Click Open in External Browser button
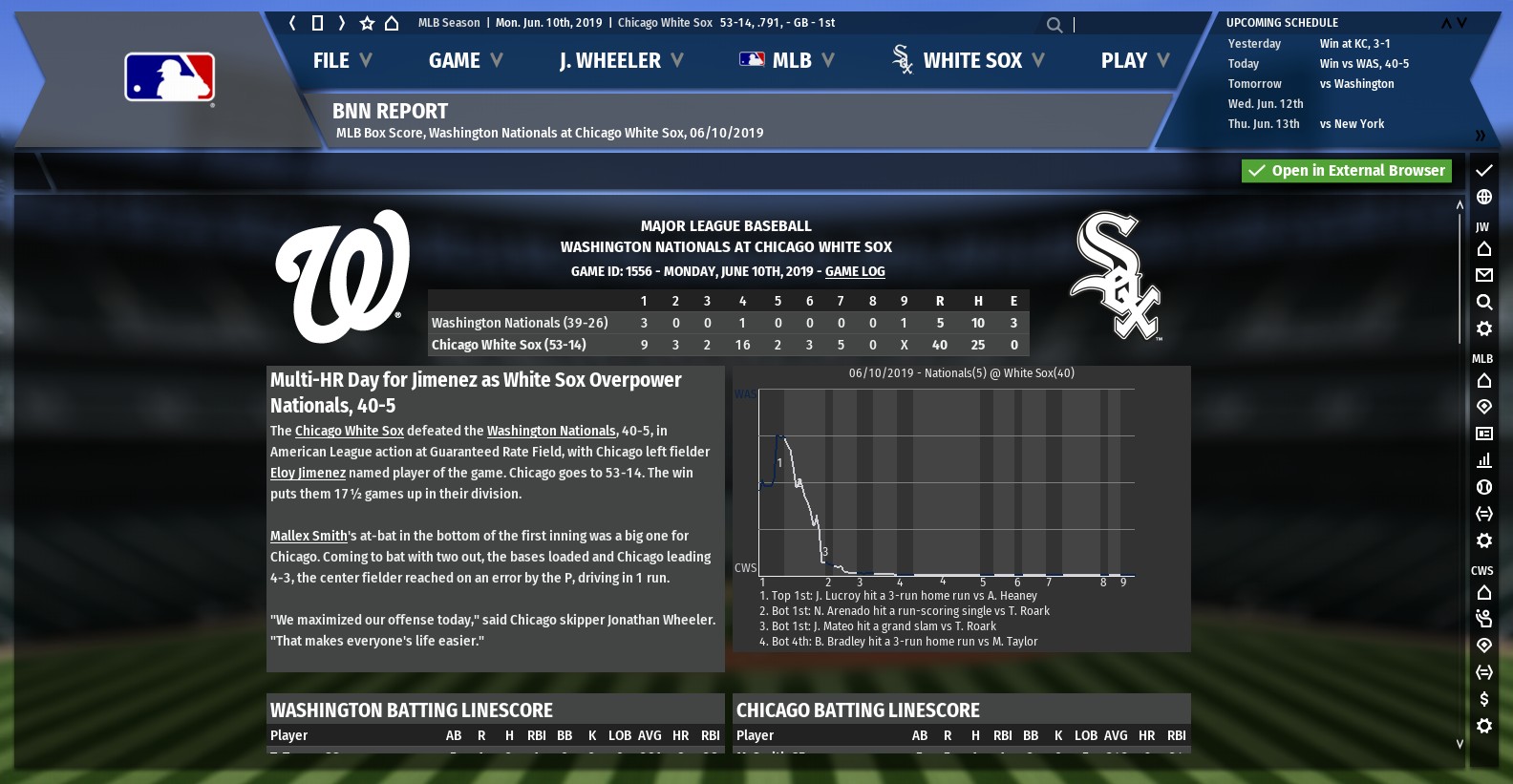Viewport: 1513px width, 784px height. (1347, 171)
